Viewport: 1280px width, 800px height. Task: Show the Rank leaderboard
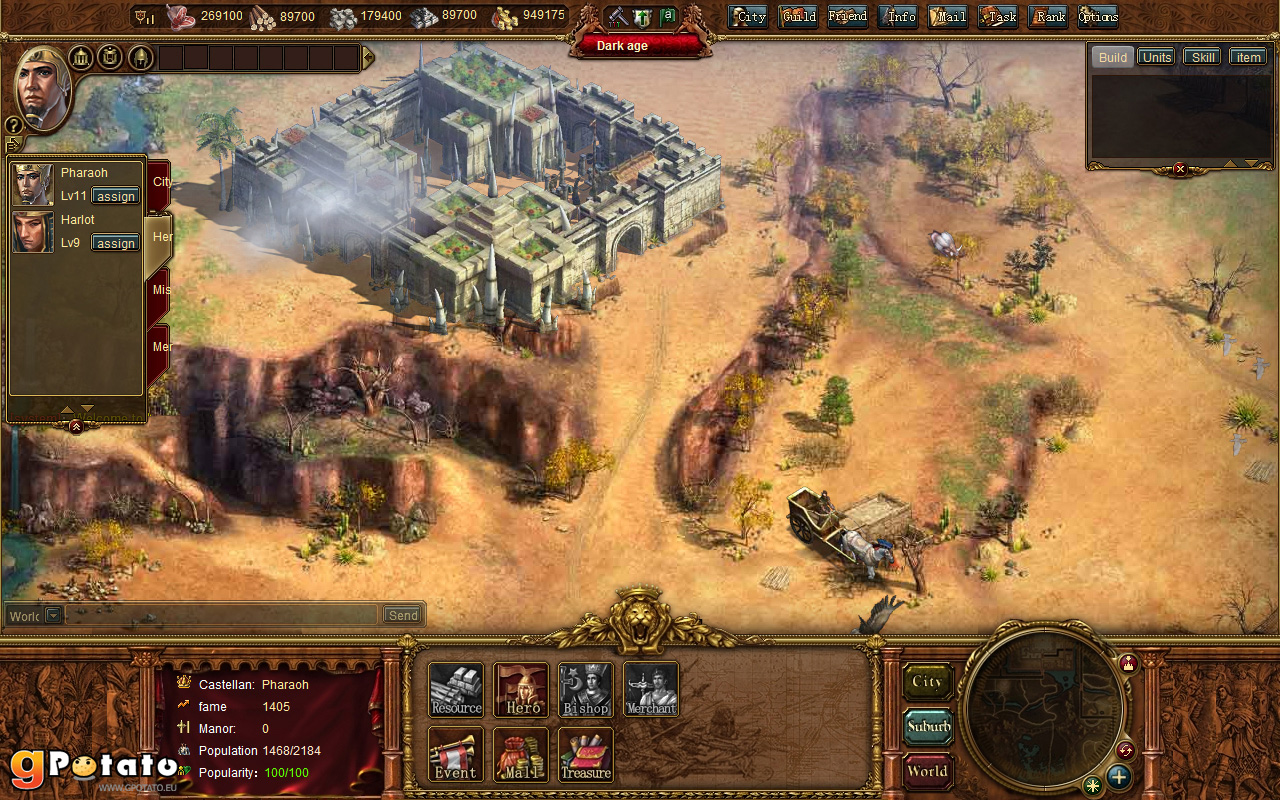1048,16
